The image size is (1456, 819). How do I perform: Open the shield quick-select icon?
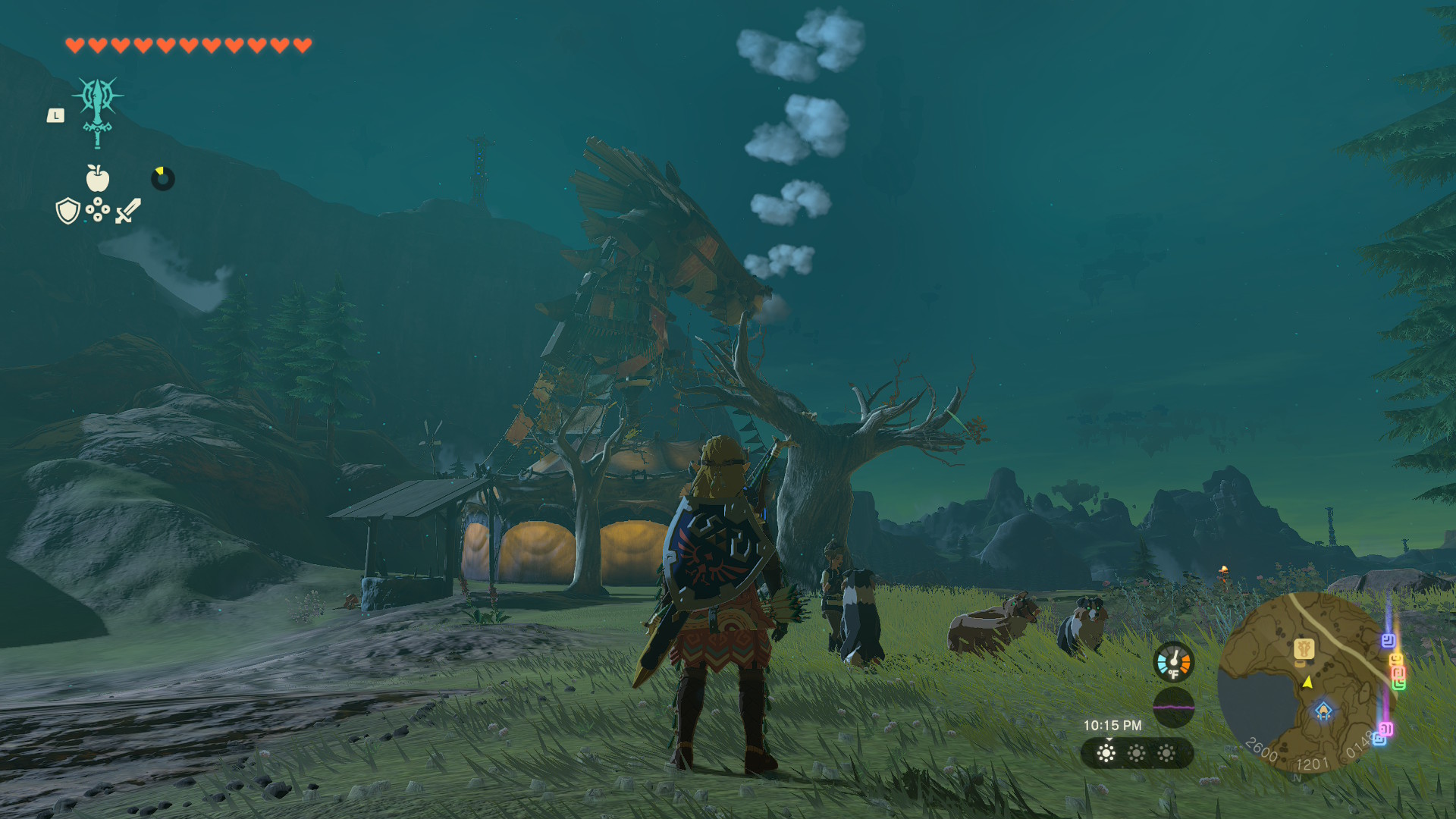pos(68,211)
